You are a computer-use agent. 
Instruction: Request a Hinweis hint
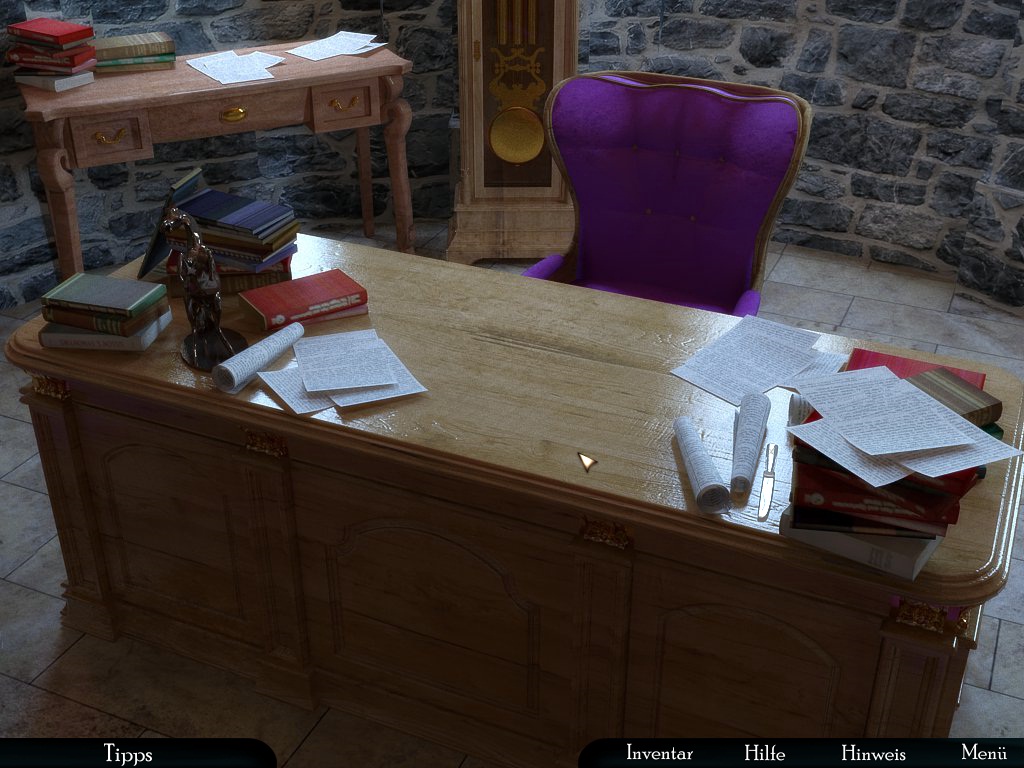point(873,753)
